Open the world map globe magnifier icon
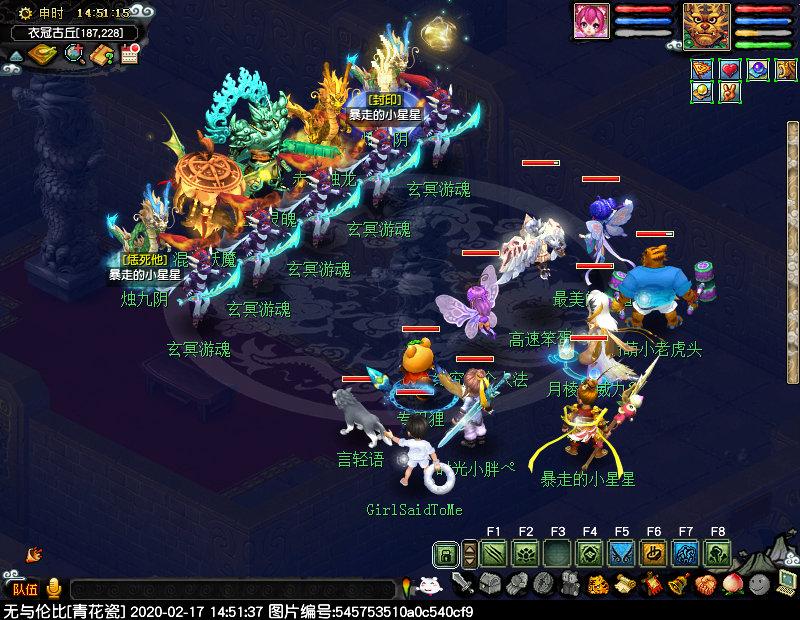Image resolution: width=800 pixels, height=620 pixels. 75,54
